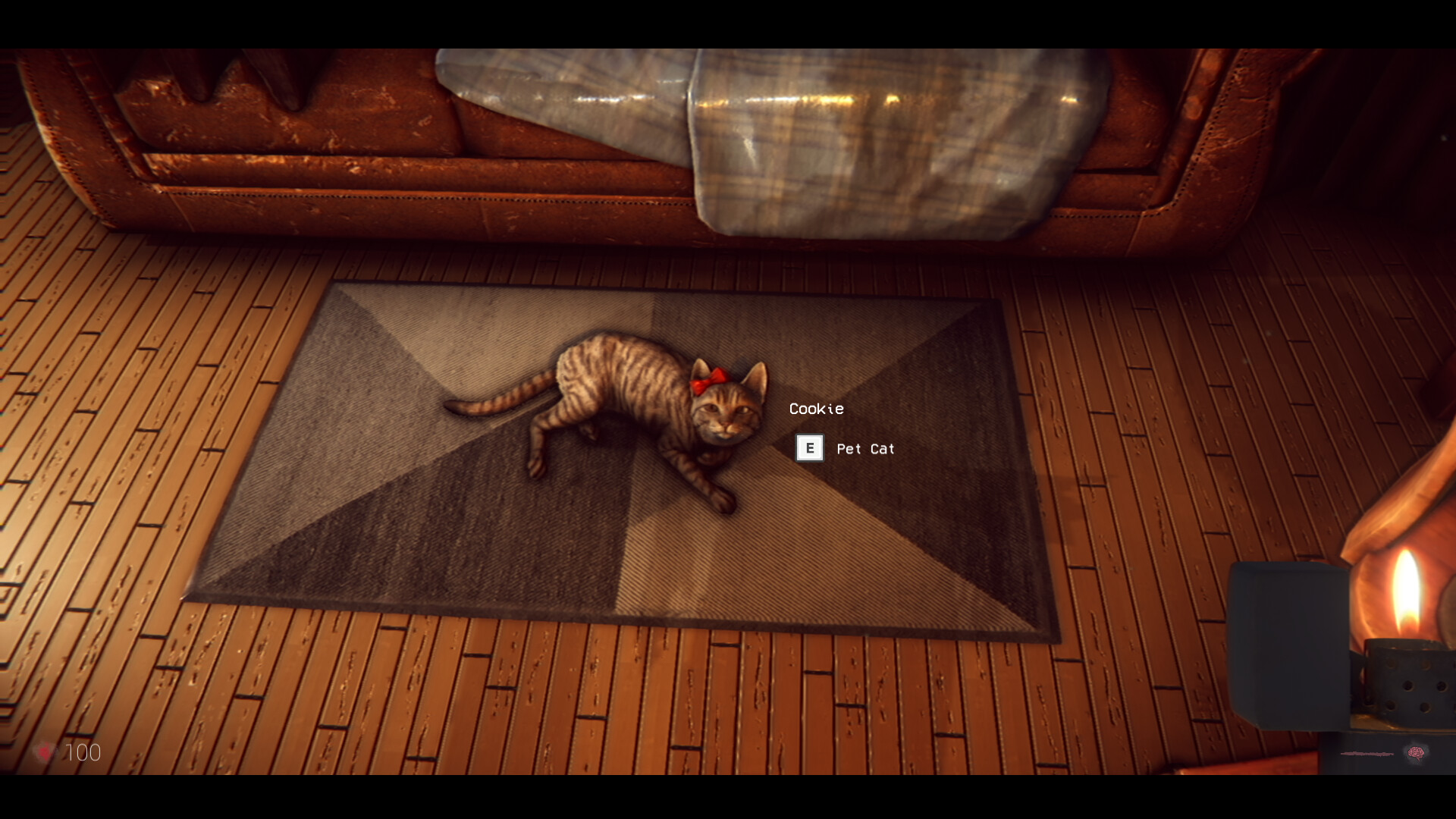Click the Pet Cat label text
The width and height of the screenshot is (1456, 819).
[x=864, y=449]
